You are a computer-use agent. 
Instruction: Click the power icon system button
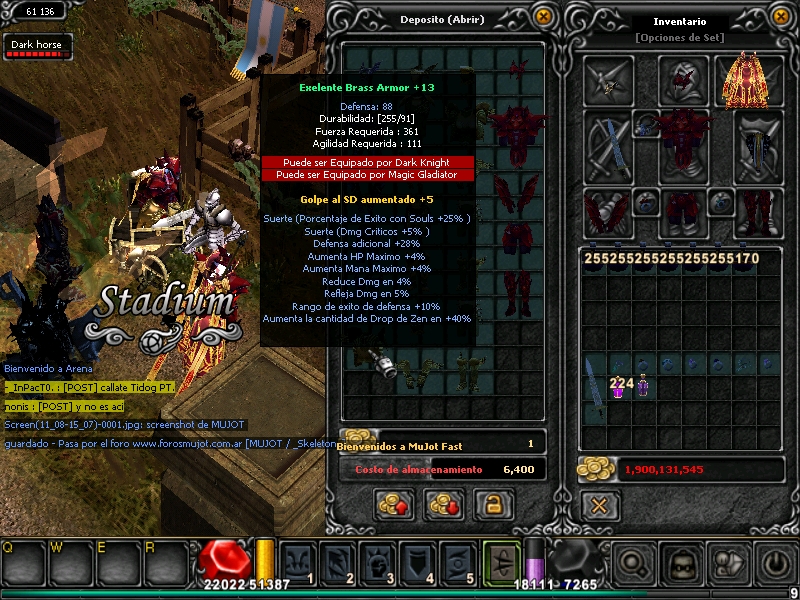tap(775, 563)
